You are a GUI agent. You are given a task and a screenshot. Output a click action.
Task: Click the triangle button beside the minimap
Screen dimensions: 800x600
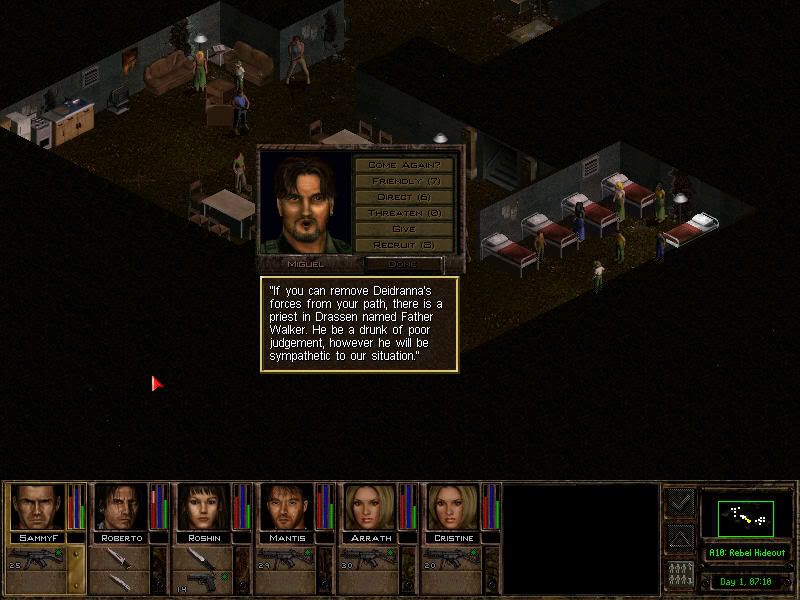tap(680, 540)
